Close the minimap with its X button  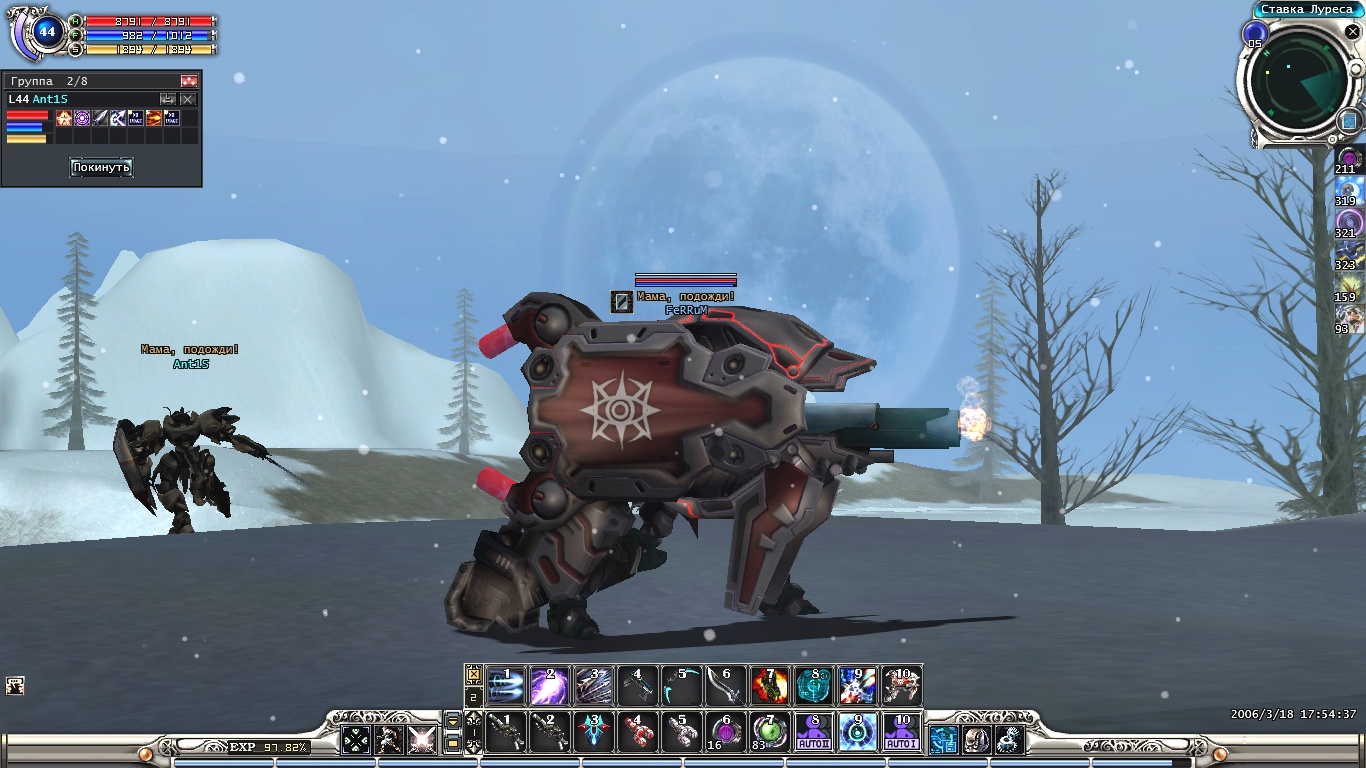1352,32
